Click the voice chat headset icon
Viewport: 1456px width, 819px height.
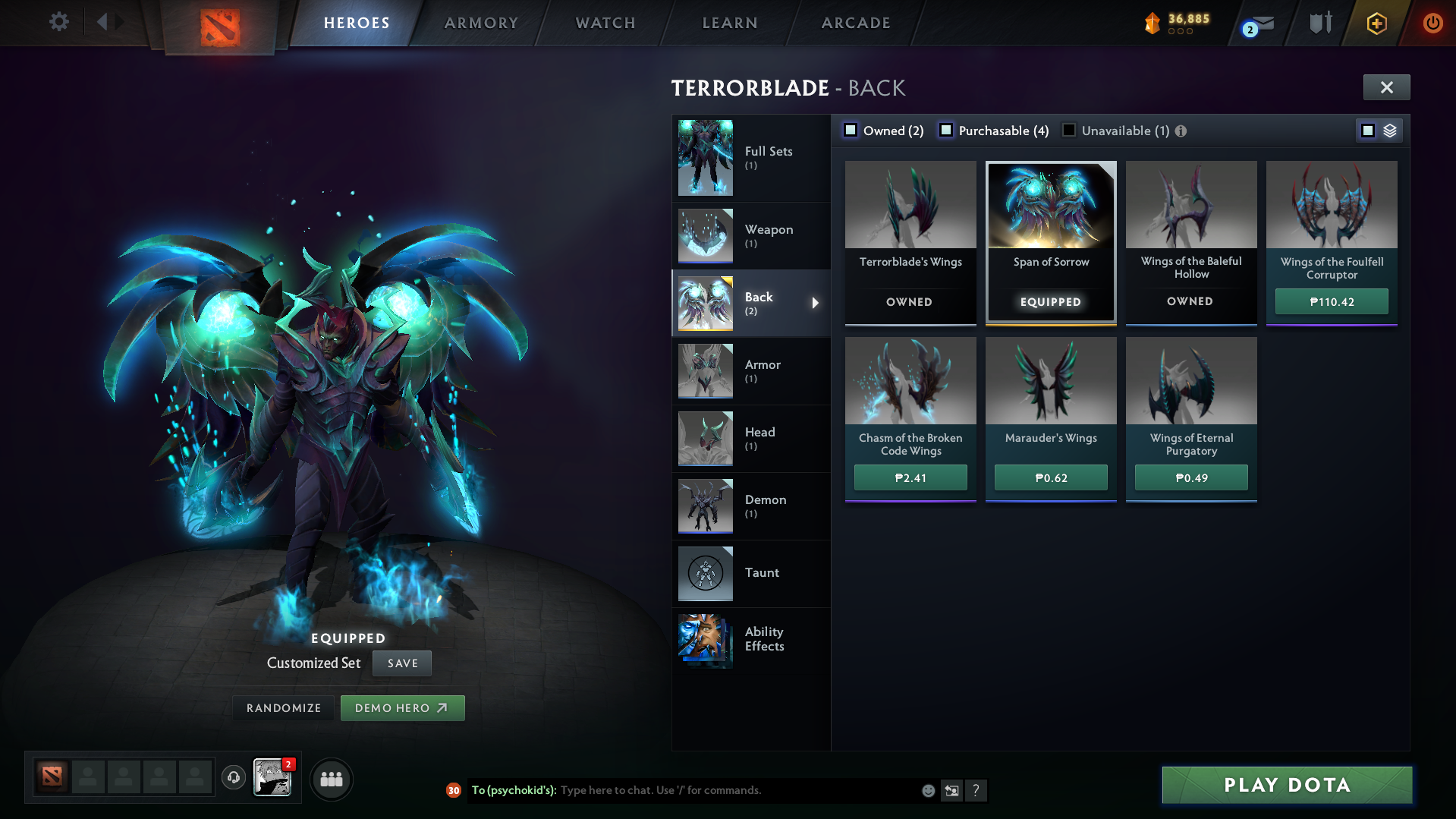[x=234, y=778]
